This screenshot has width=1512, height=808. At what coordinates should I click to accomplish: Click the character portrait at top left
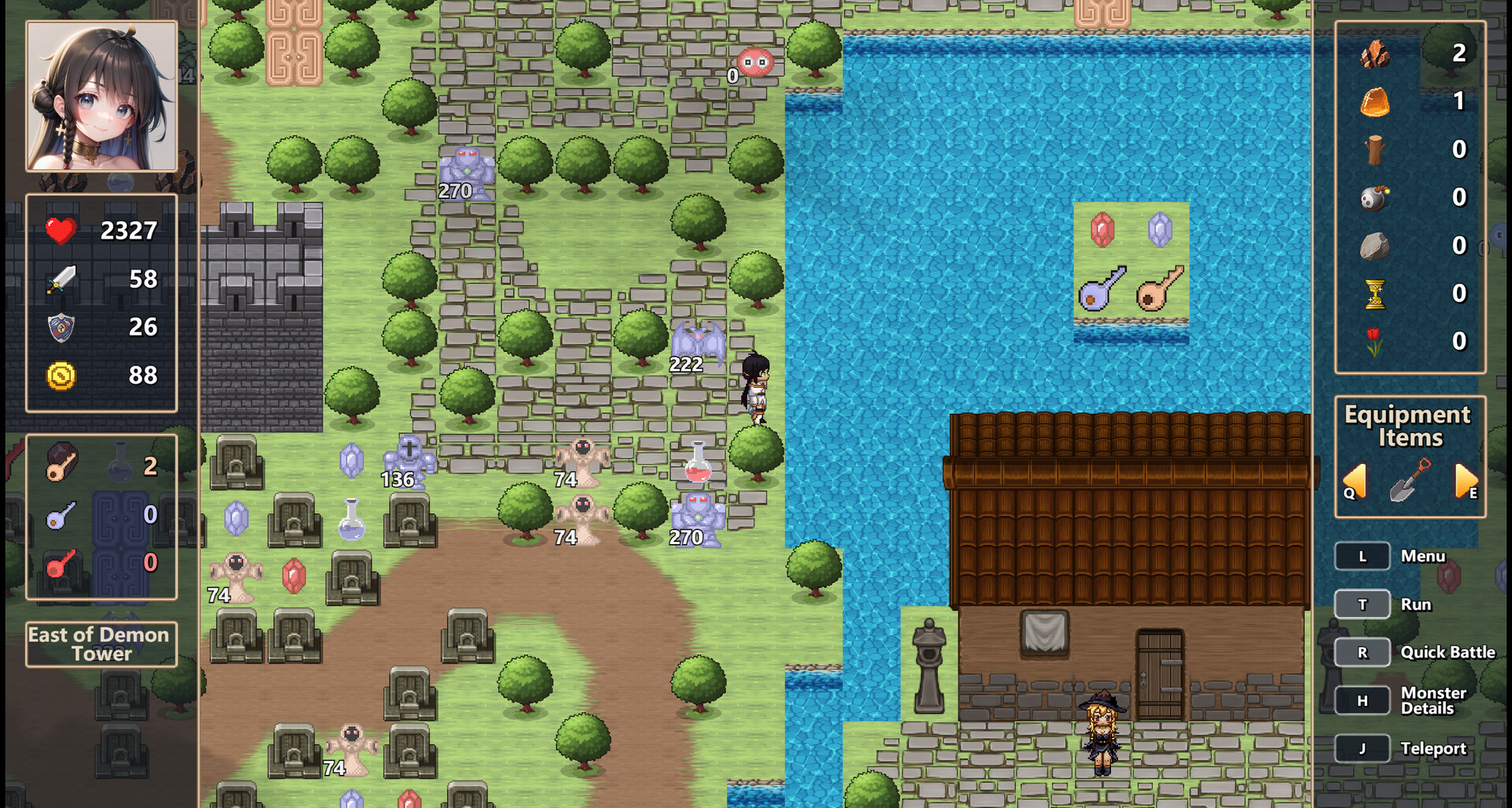pyautogui.click(x=100, y=95)
